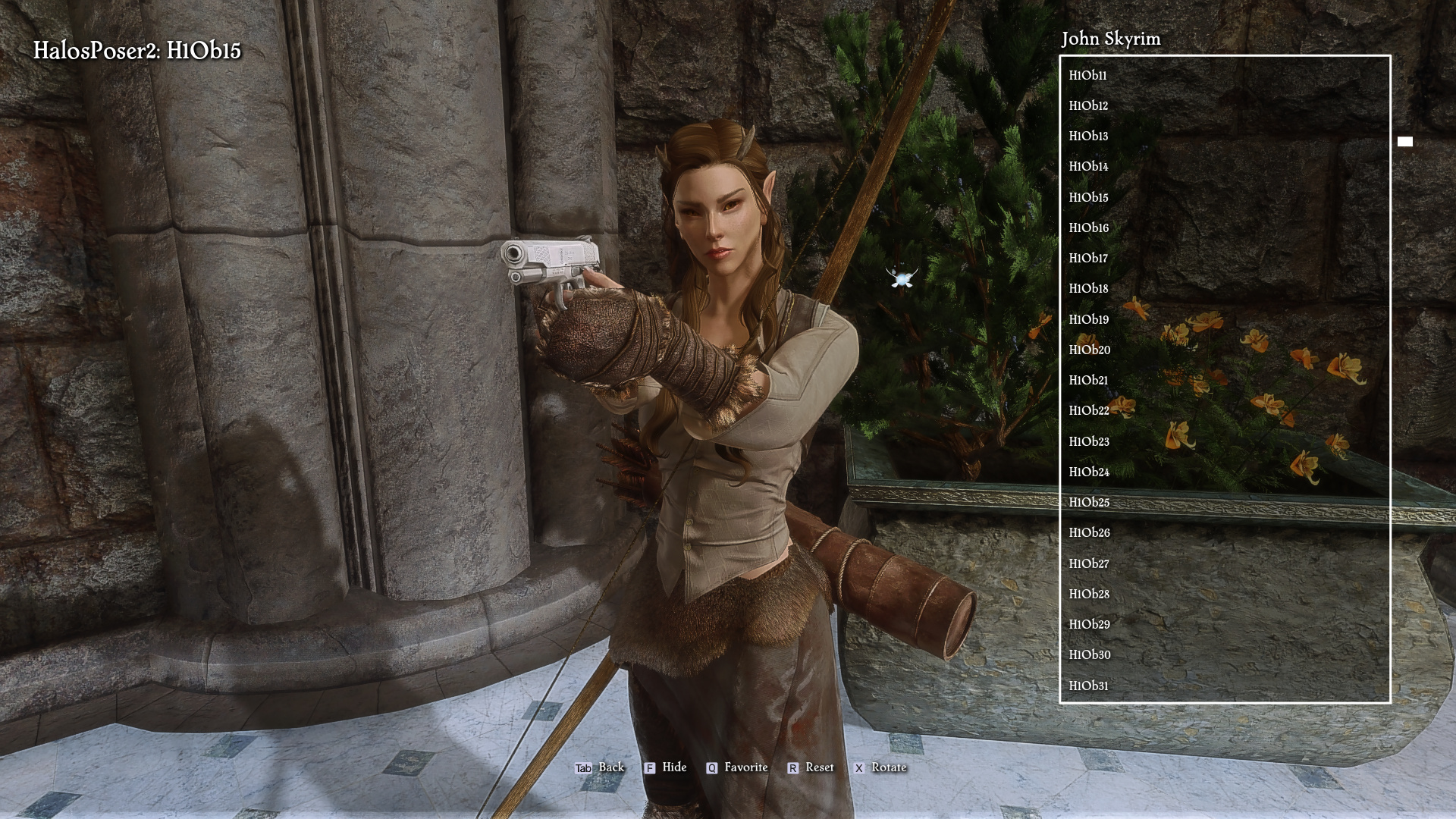Switch to pose H1Ob19
1456x819 pixels.
coord(1088,319)
